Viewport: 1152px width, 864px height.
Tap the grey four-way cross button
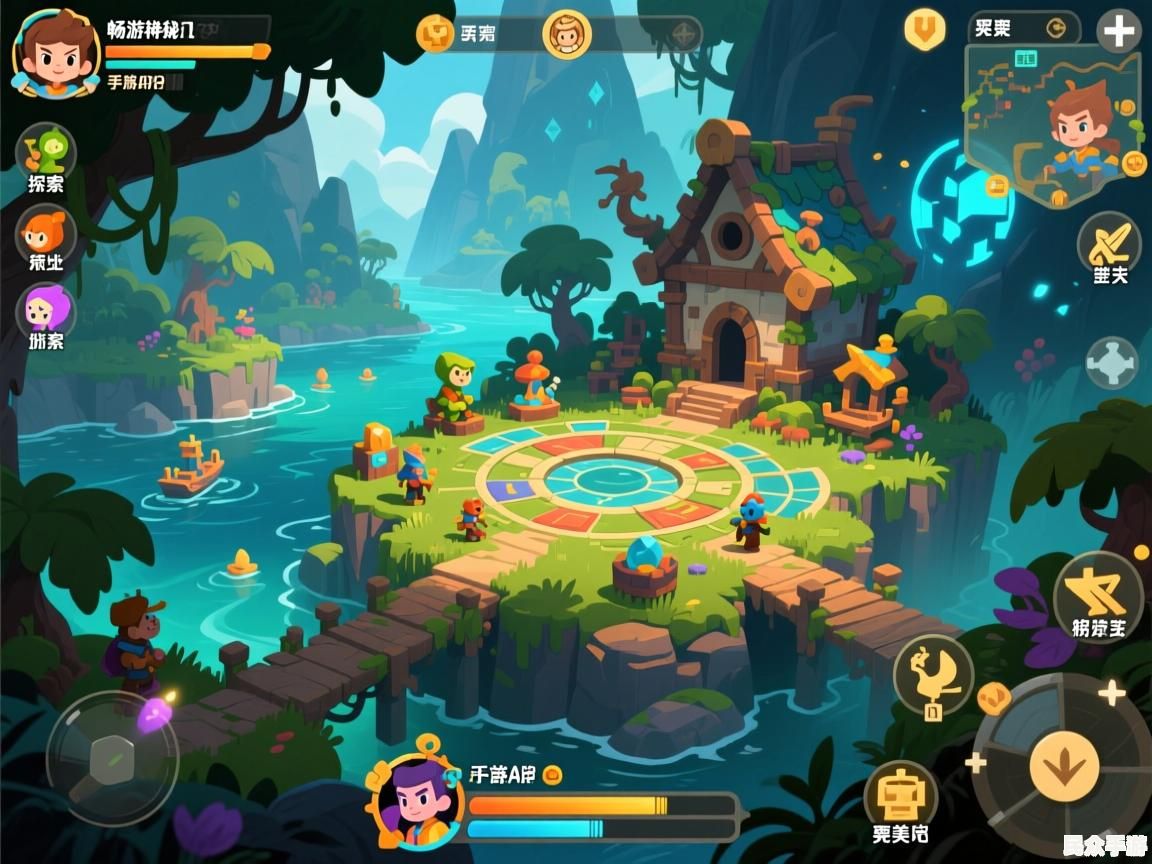pyautogui.click(x=1111, y=362)
